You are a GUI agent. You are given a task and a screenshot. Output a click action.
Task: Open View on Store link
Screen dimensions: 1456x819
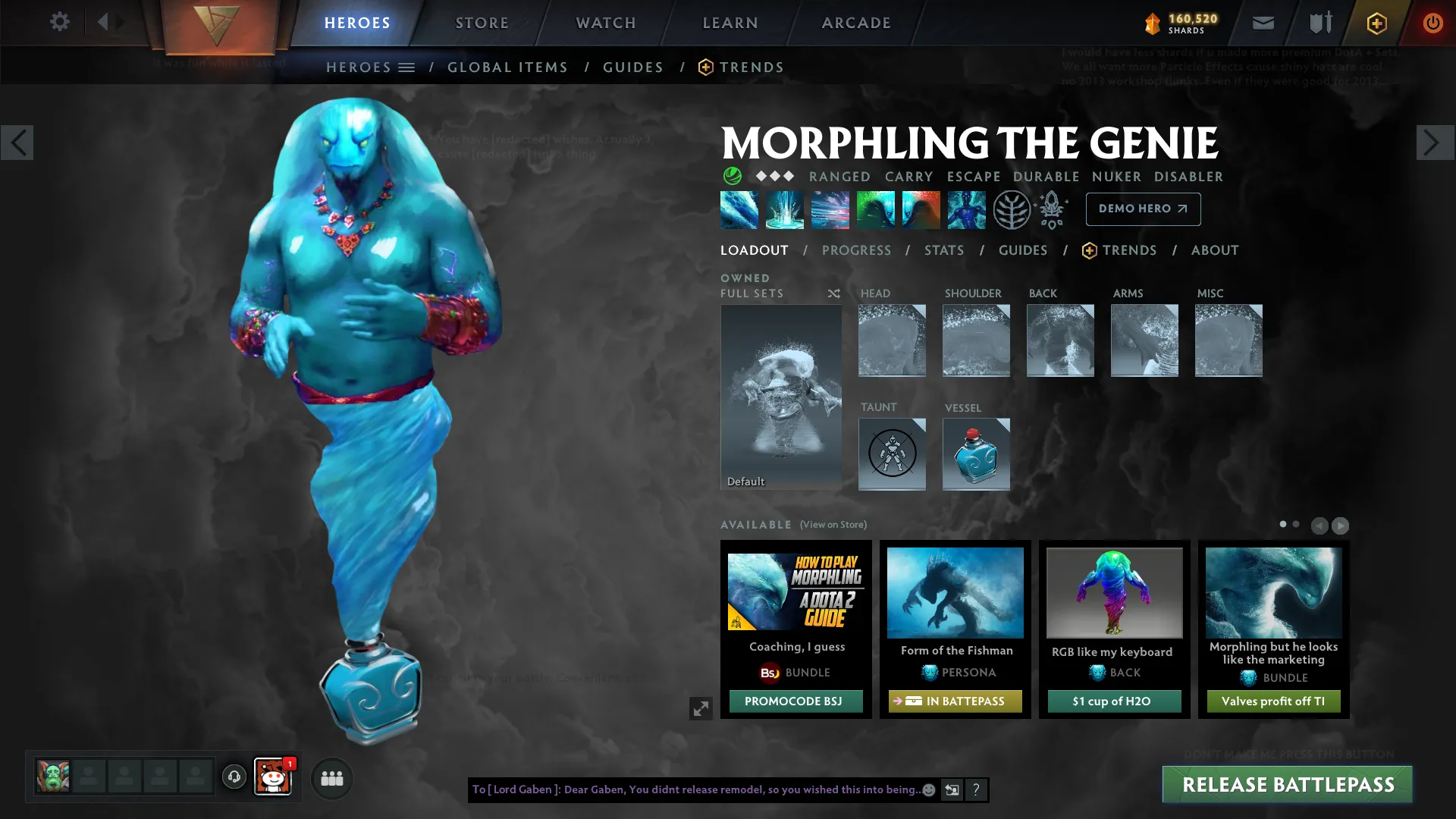833,525
